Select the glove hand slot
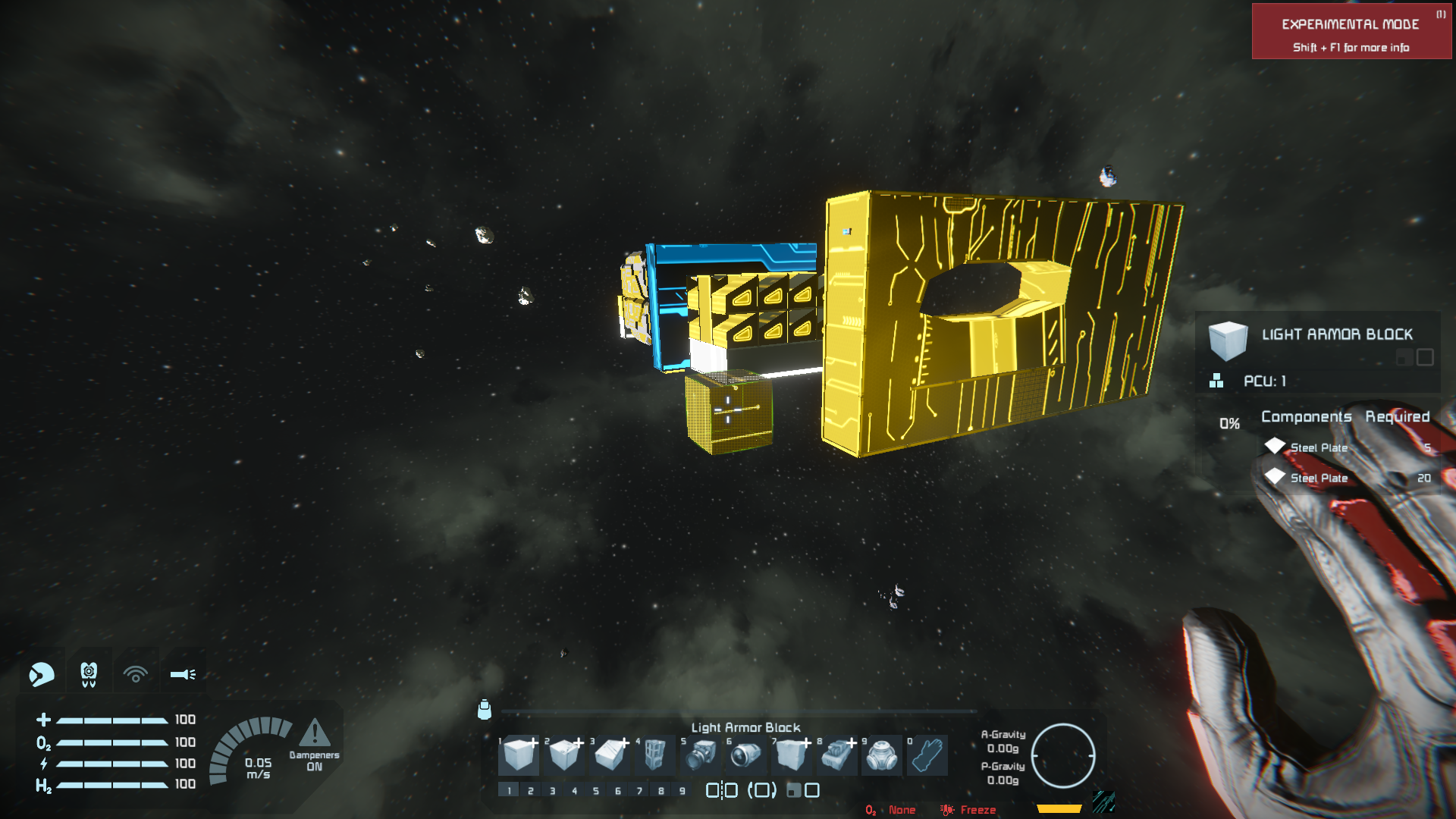The image size is (1456, 819). 927,755
